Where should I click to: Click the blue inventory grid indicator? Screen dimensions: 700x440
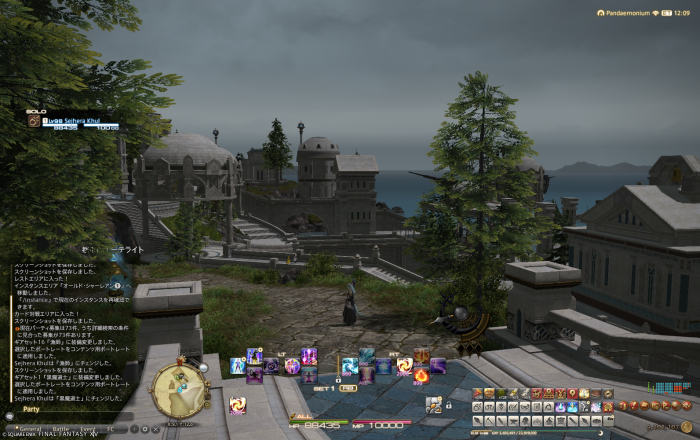662,387
